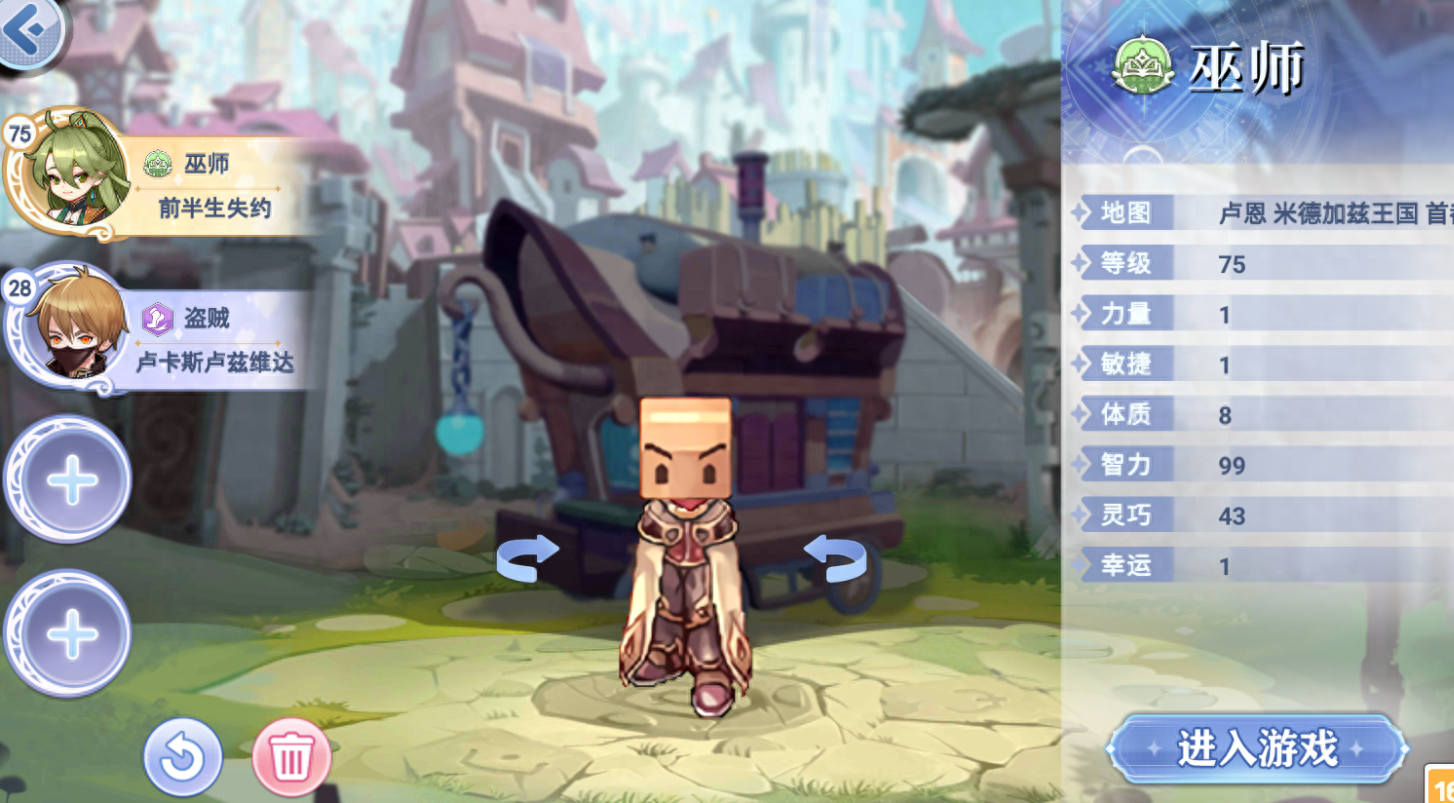Delete character with the pink trash button
Viewport: 1454px width, 803px height.
point(291,757)
